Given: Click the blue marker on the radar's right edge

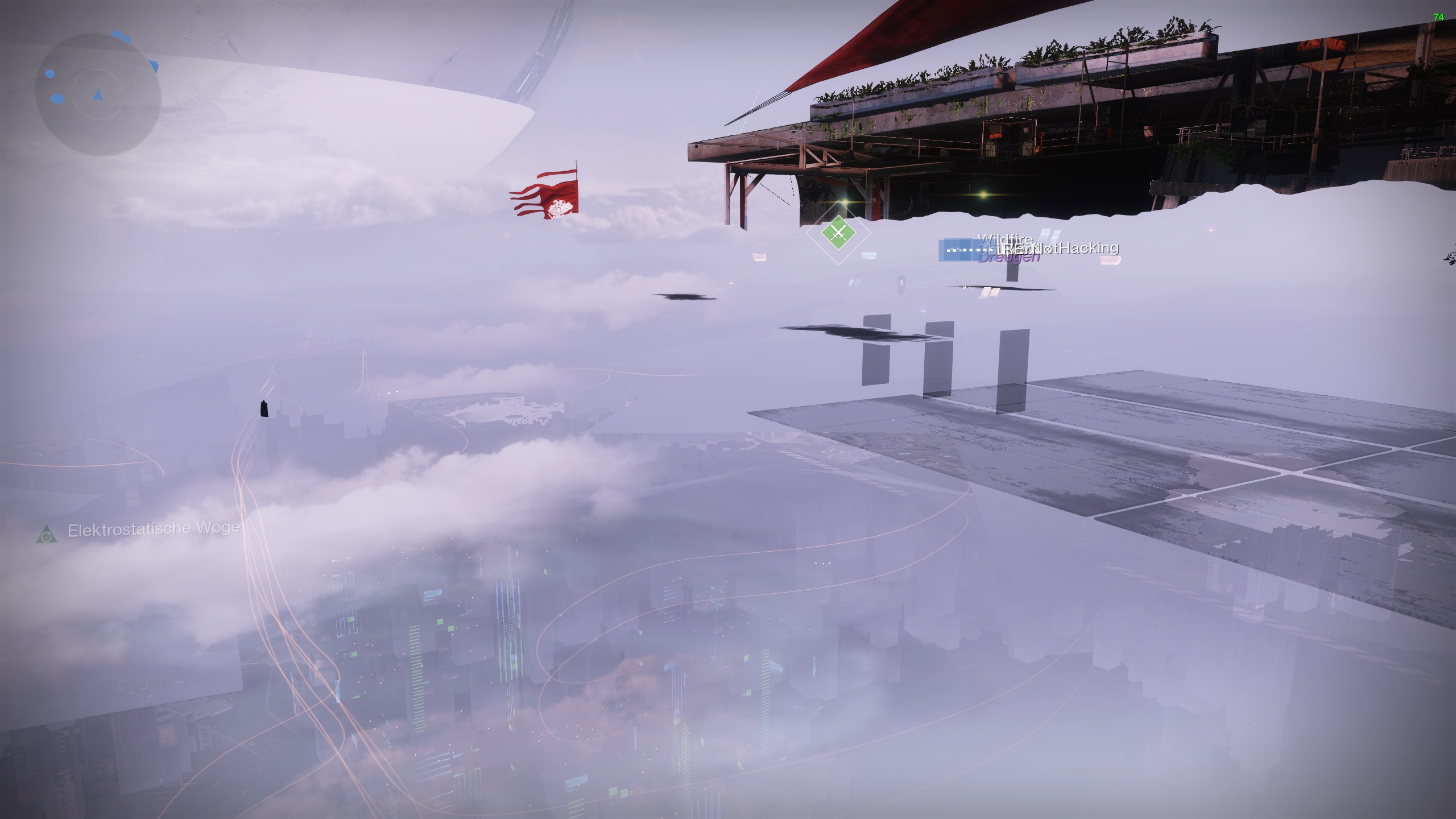Looking at the screenshot, I should click(x=154, y=65).
